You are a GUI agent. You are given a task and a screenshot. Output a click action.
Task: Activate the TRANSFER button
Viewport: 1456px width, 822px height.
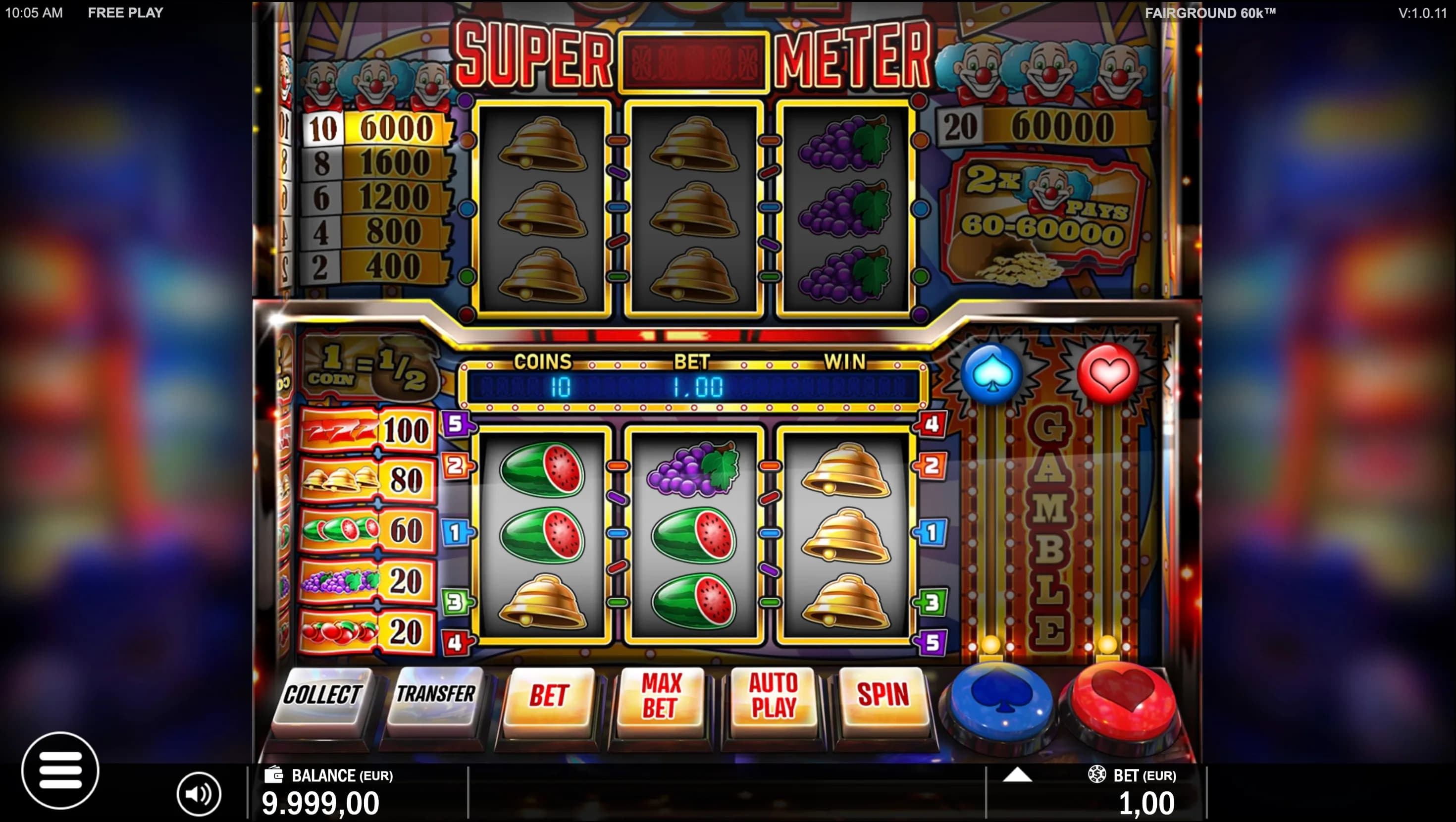(435, 695)
